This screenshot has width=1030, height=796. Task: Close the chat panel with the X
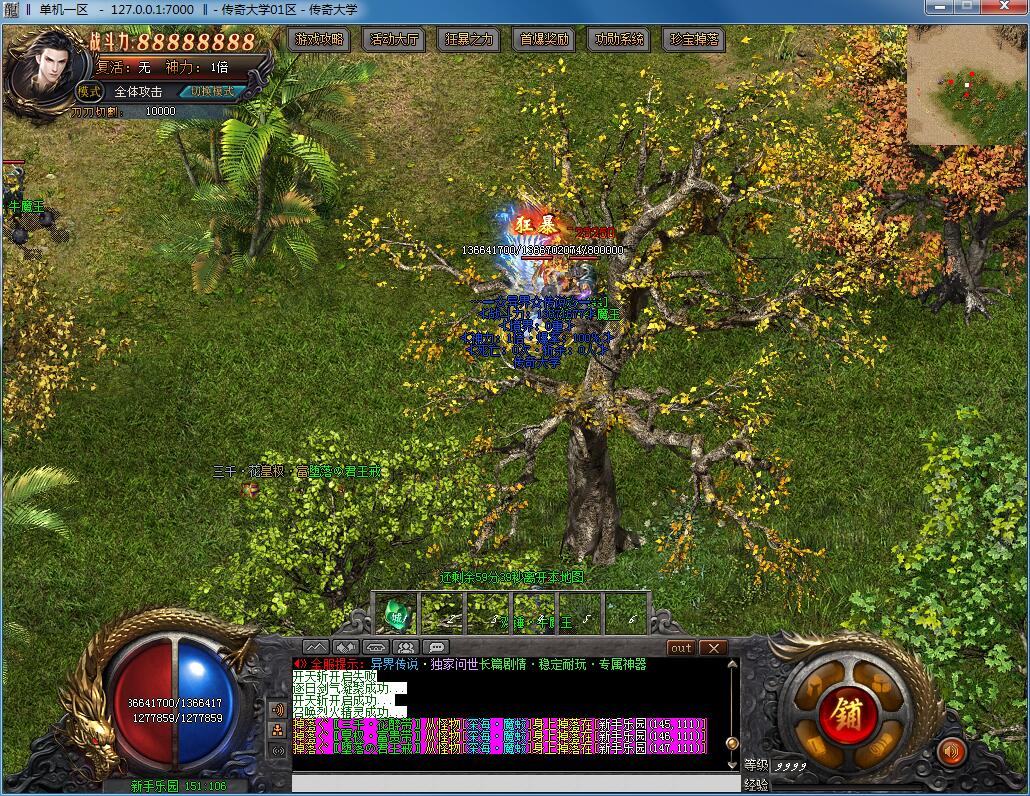[x=713, y=648]
